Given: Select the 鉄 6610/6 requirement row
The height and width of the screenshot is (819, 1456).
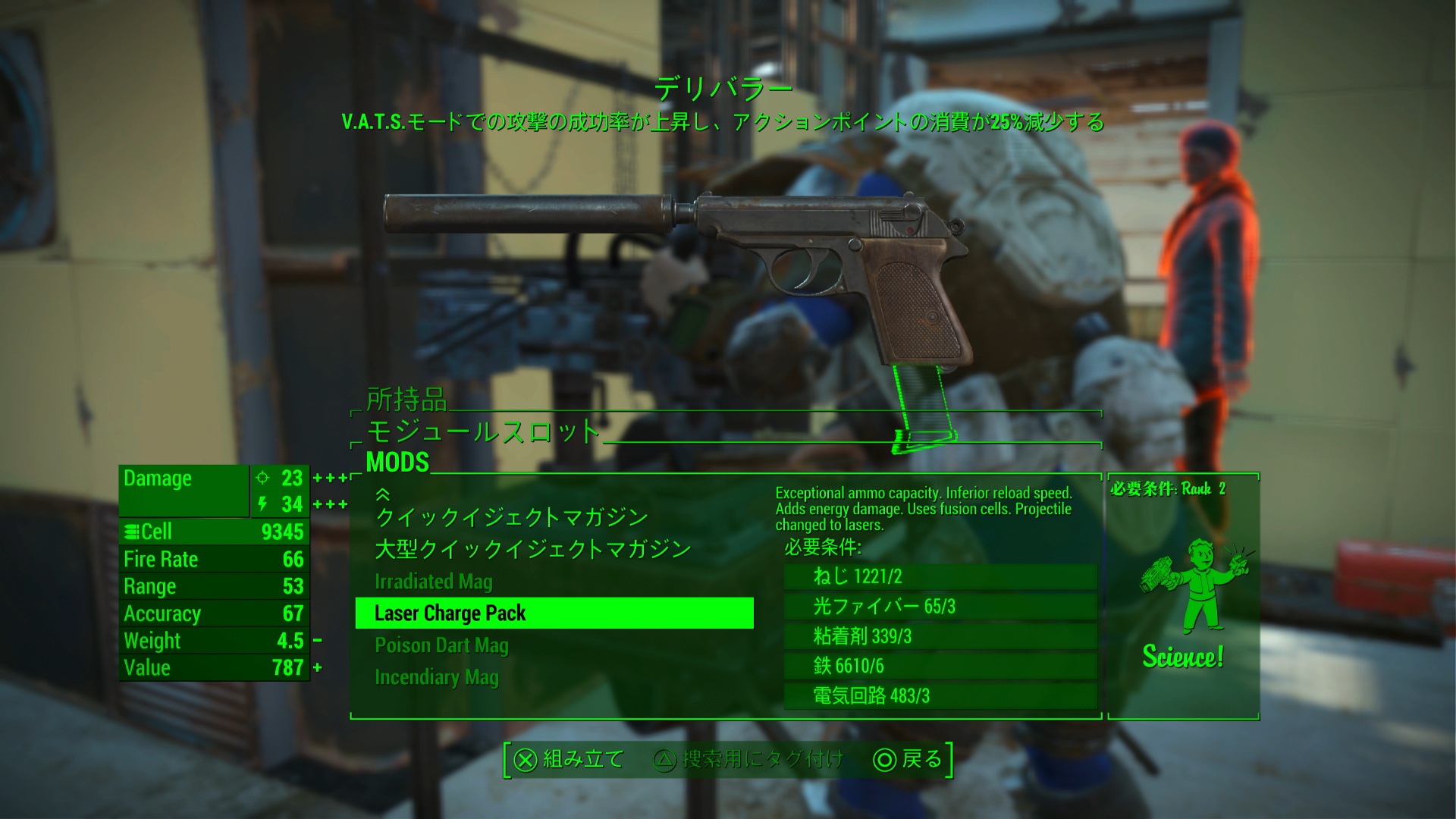Looking at the screenshot, I should coord(940,666).
